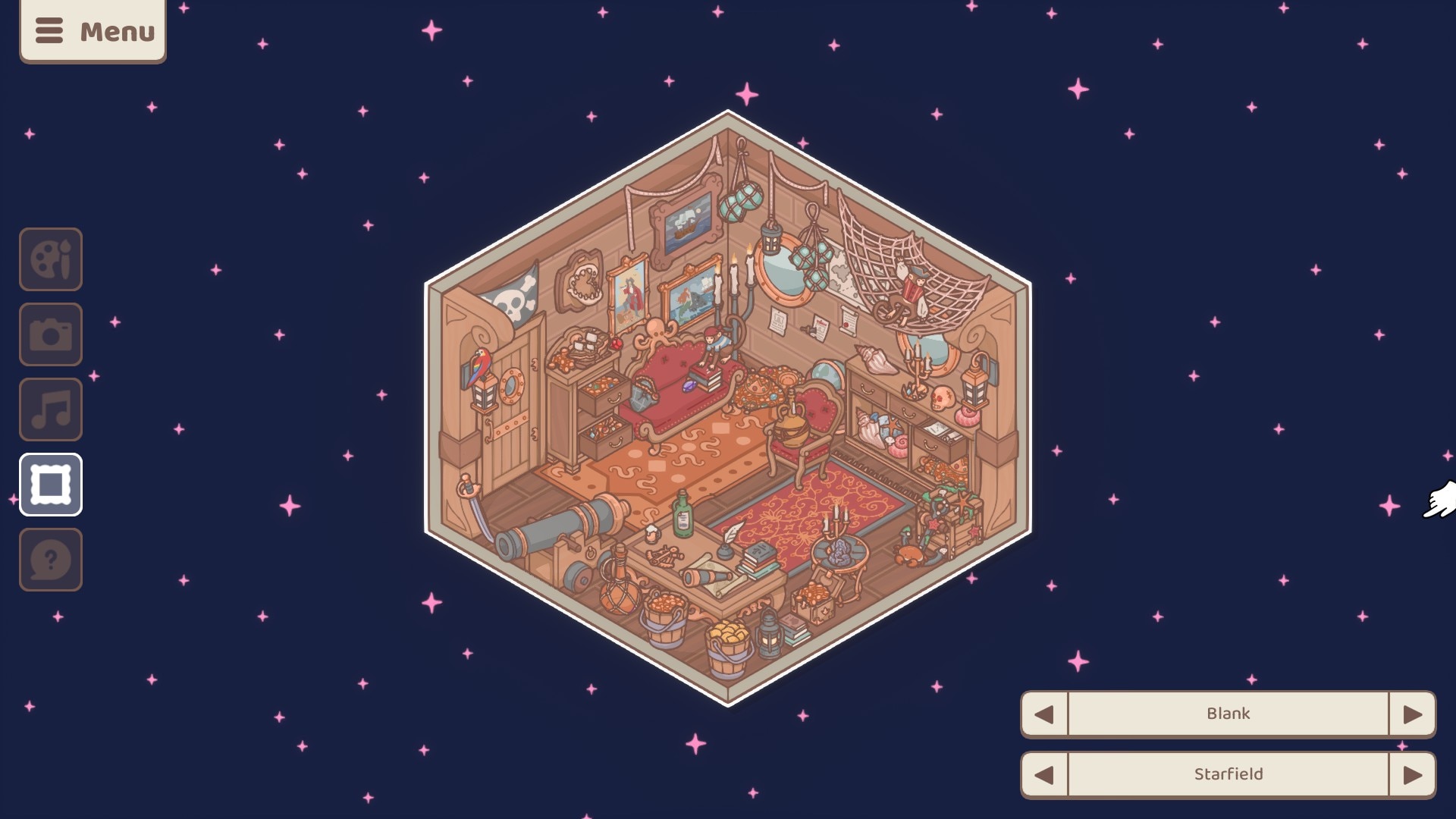Image resolution: width=1456 pixels, height=819 pixels.
Task: Open the Menu button
Action: coord(93,31)
